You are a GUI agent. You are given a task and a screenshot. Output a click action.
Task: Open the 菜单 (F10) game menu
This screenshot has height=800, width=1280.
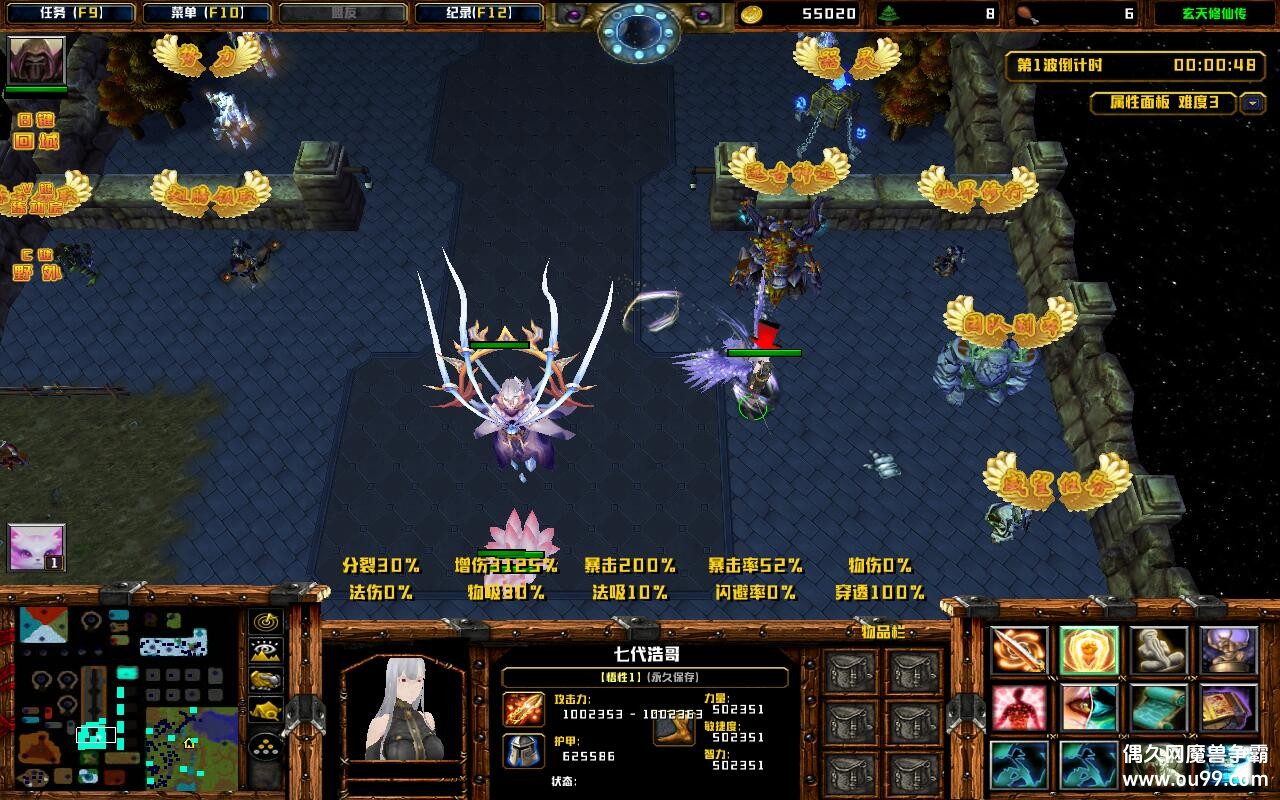[x=207, y=14]
